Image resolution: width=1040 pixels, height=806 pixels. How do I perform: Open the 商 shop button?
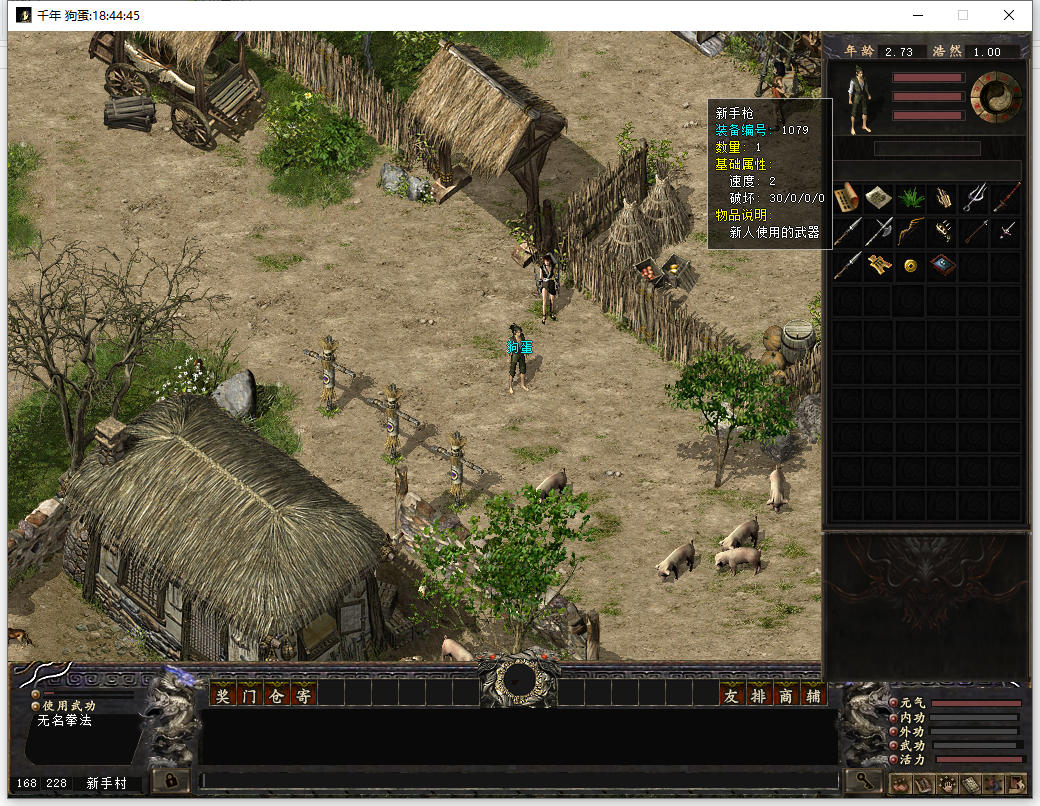point(786,695)
